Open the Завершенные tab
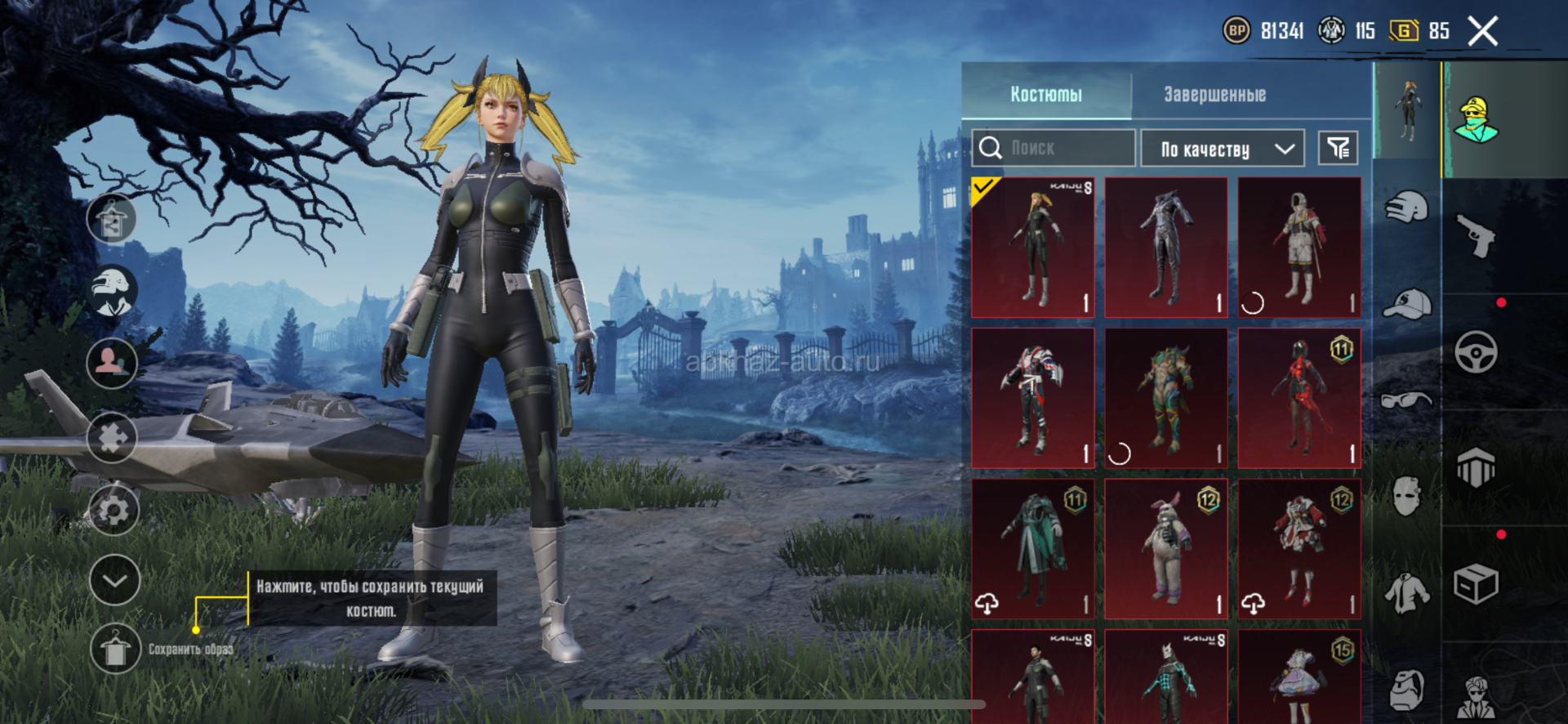 (x=1214, y=95)
